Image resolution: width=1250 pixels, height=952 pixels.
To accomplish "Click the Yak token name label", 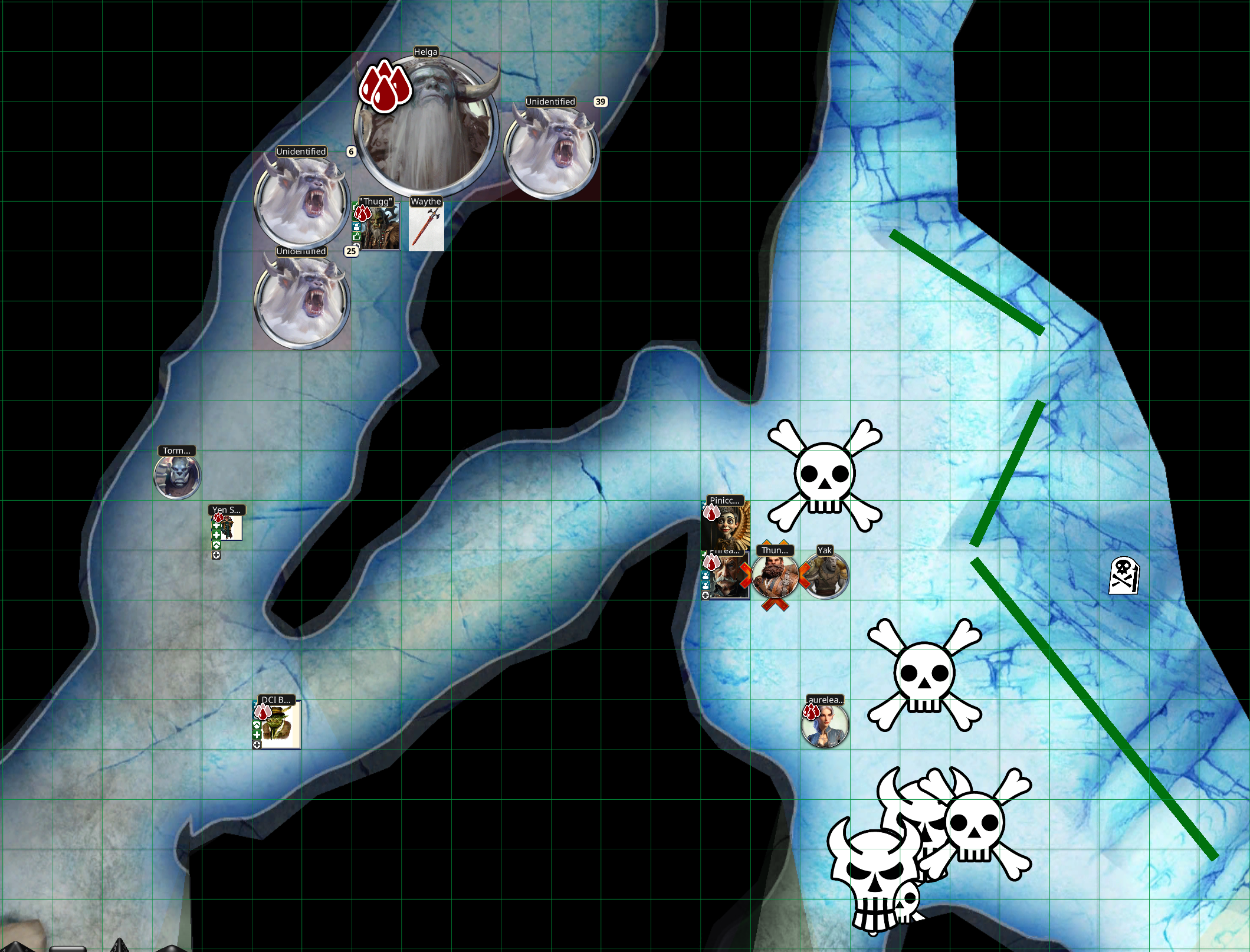I will 825,551.
